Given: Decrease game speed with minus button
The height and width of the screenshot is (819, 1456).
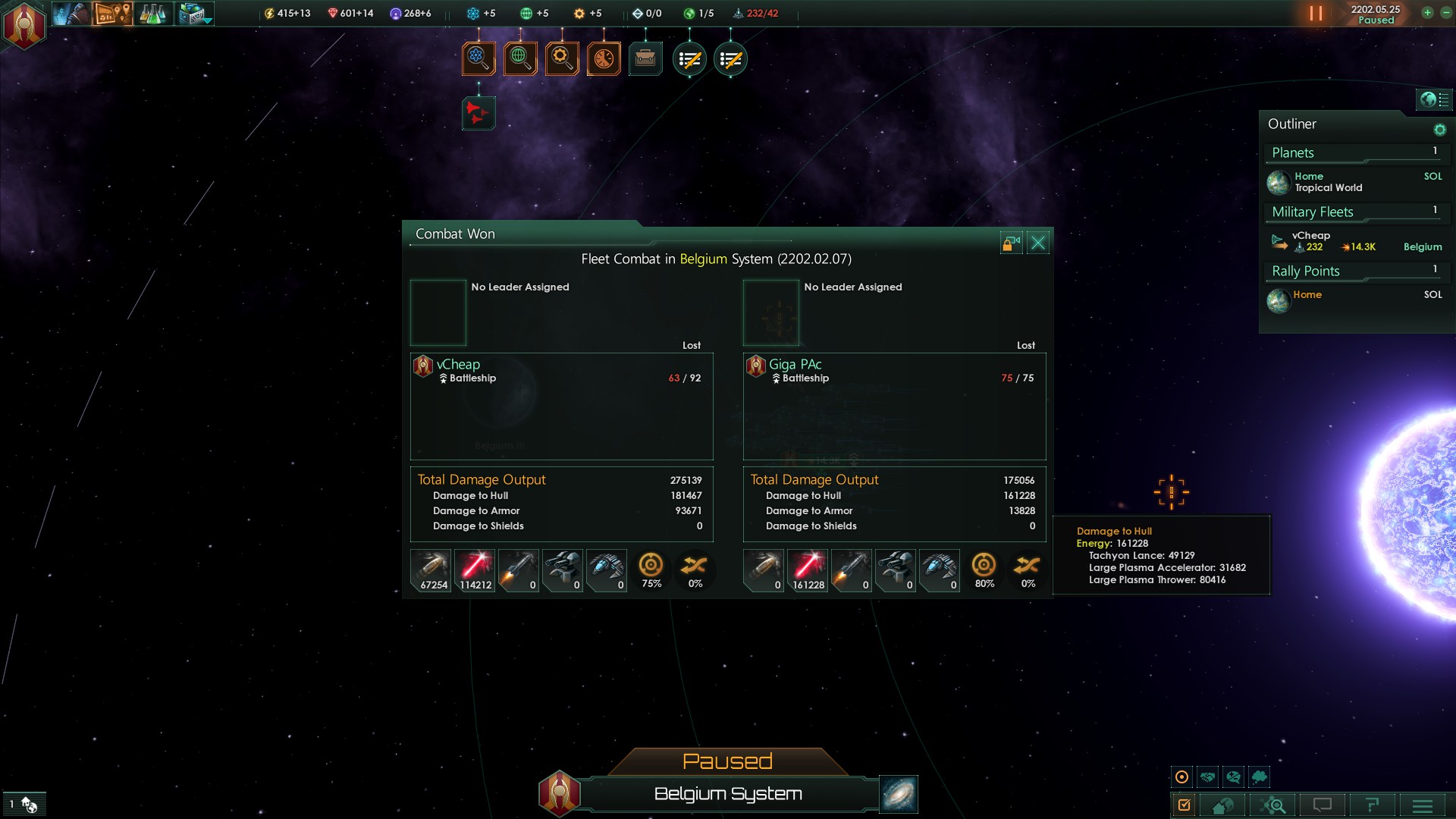Looking at the screenshot, I should click(x=1445, y=13).
